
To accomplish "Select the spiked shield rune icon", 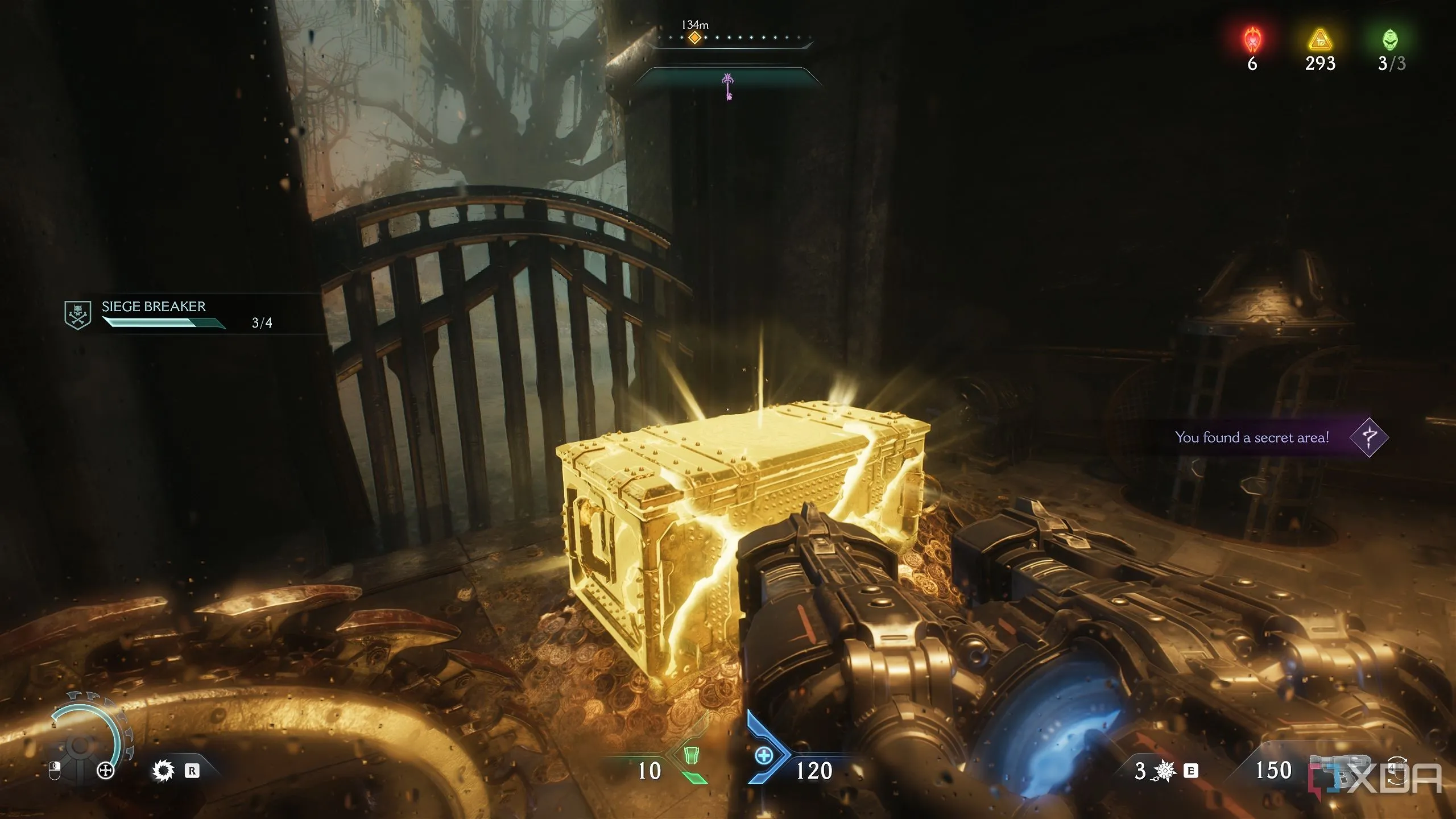I will click(x=163, y=771).
